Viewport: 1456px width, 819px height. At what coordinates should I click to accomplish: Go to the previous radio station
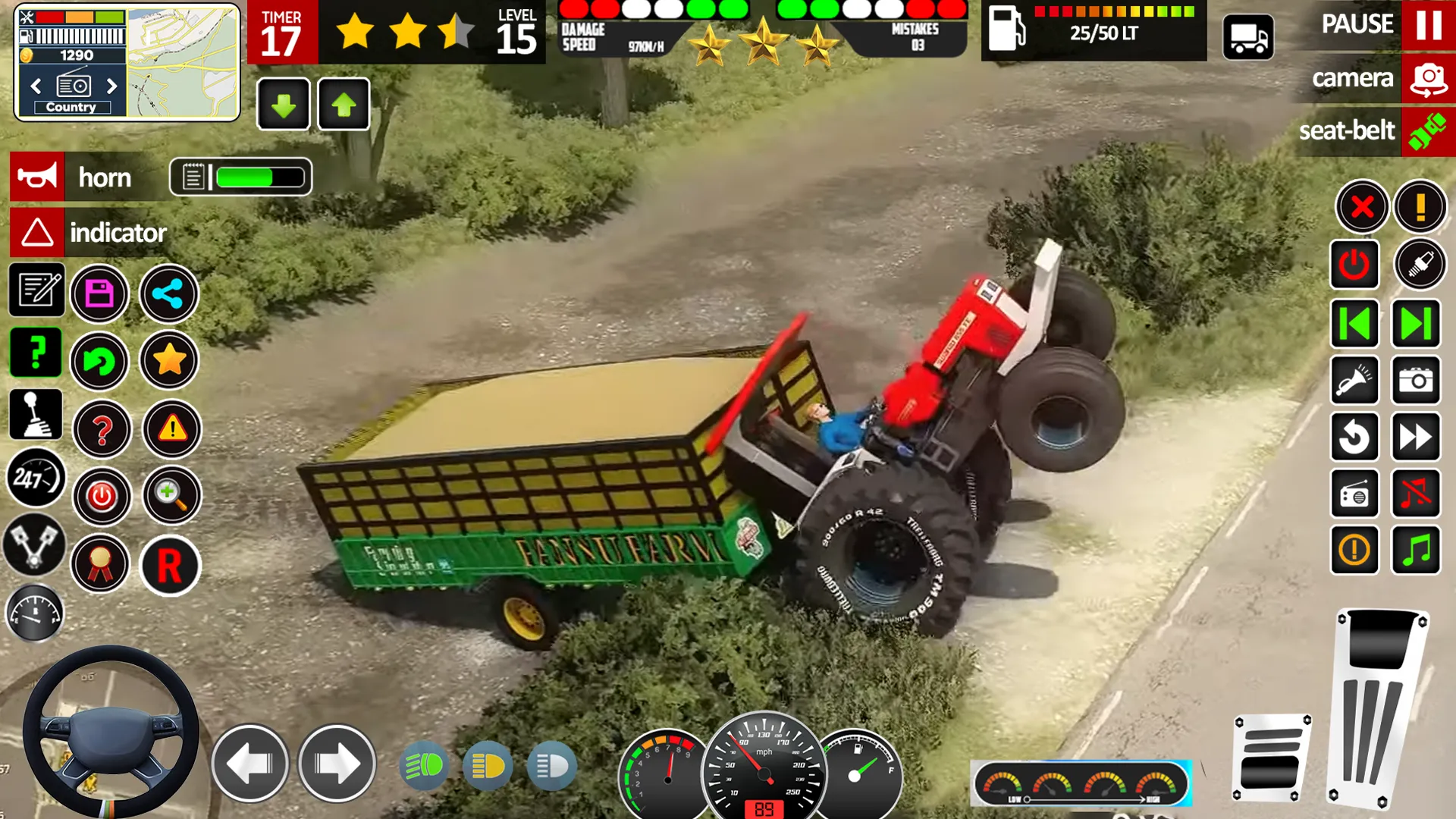click(1355, 324)
